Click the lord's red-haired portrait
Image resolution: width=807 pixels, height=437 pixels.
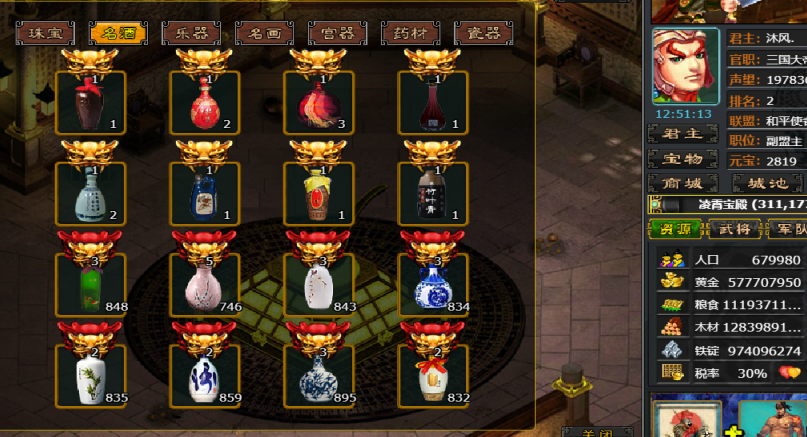tap(685, 65)
